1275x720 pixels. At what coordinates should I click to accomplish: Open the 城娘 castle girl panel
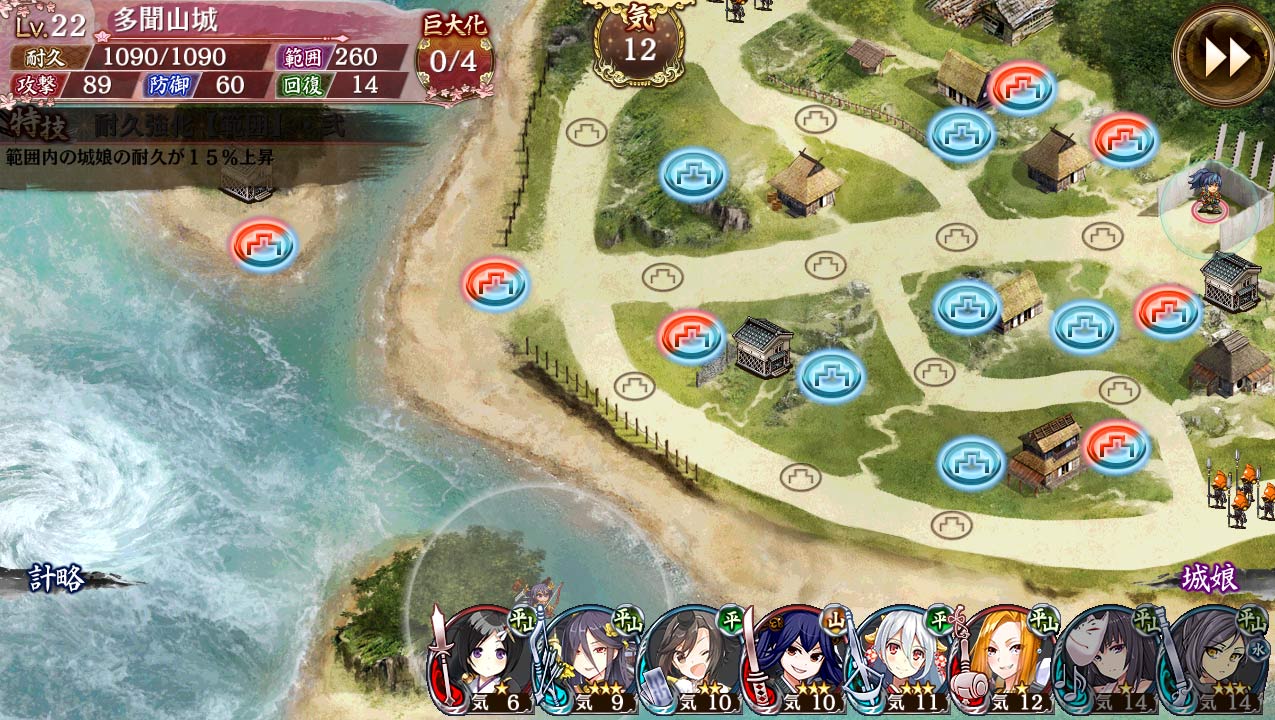tap(1210, 578)
